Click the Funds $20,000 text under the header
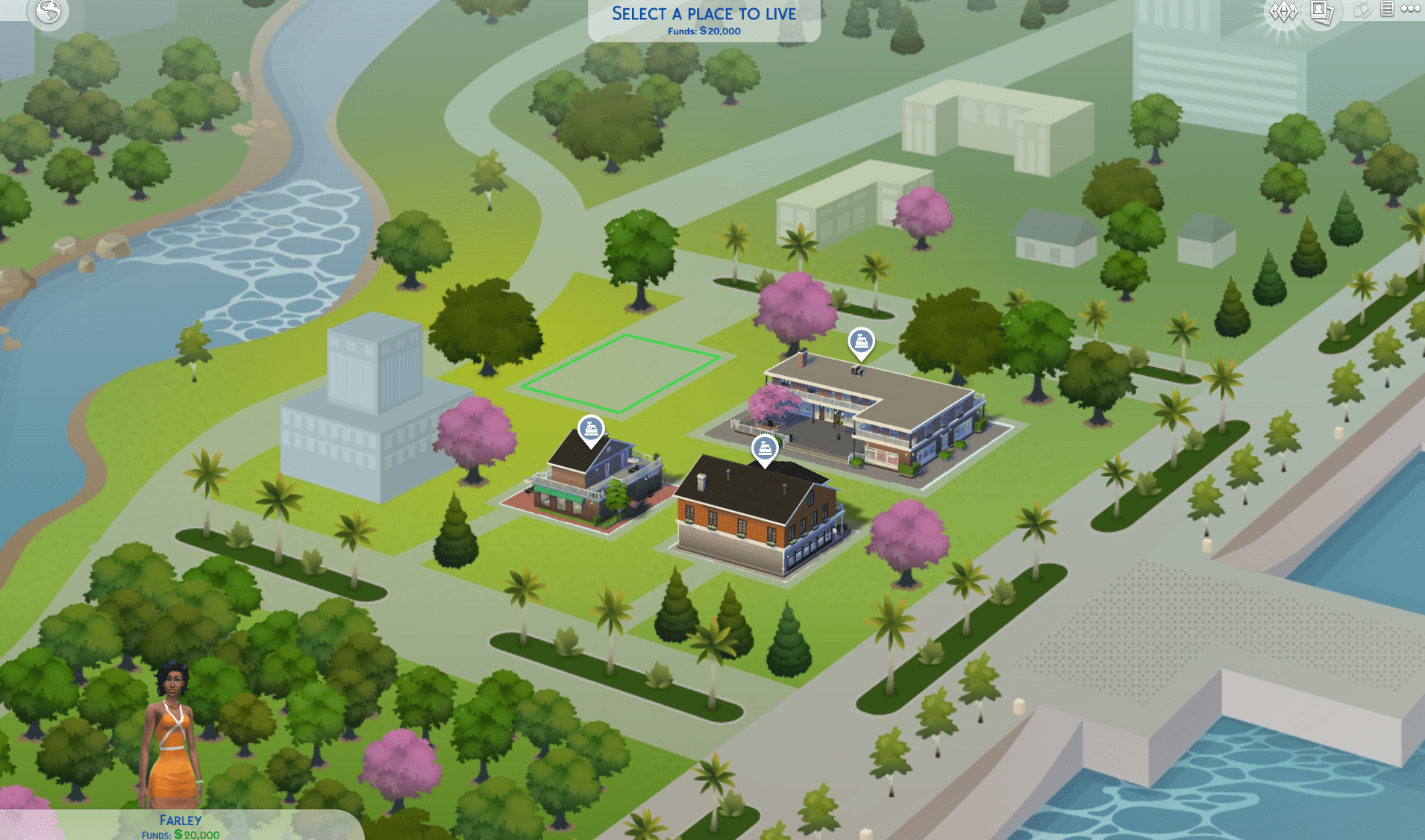Screen dimensions: 1425x840 (704, 31)
